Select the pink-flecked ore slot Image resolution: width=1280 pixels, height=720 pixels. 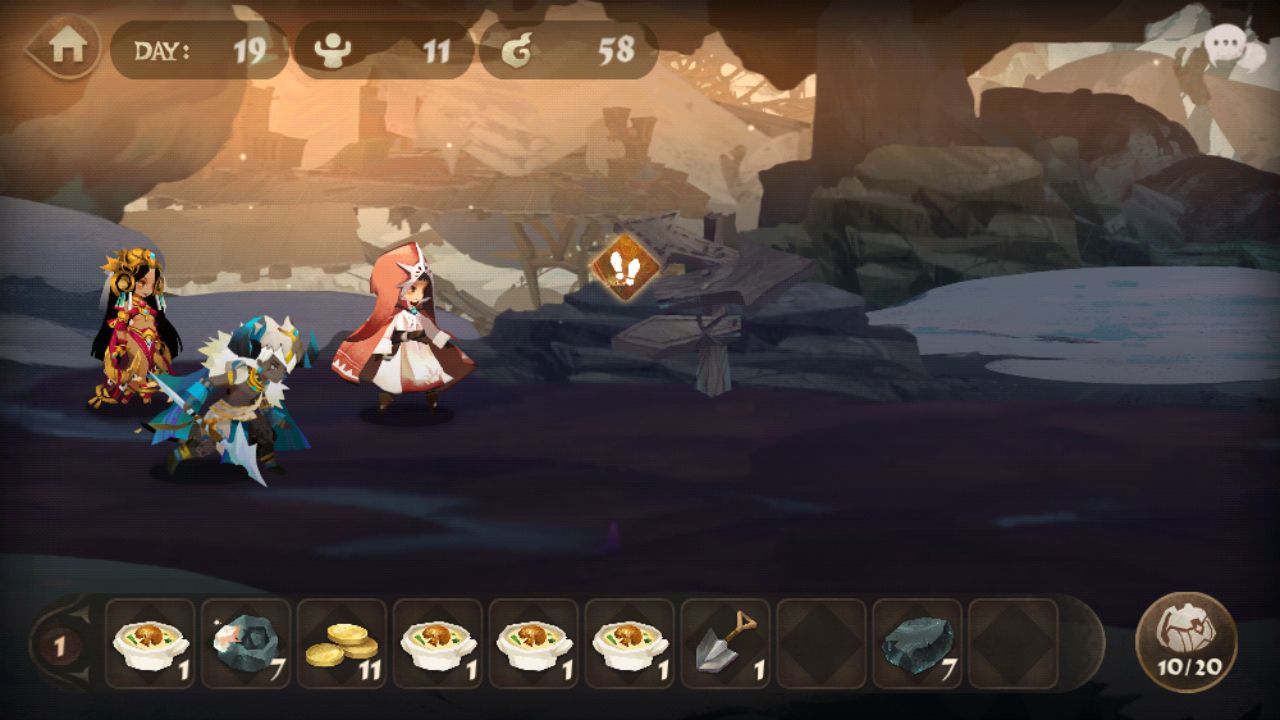(x=246, y=644)
